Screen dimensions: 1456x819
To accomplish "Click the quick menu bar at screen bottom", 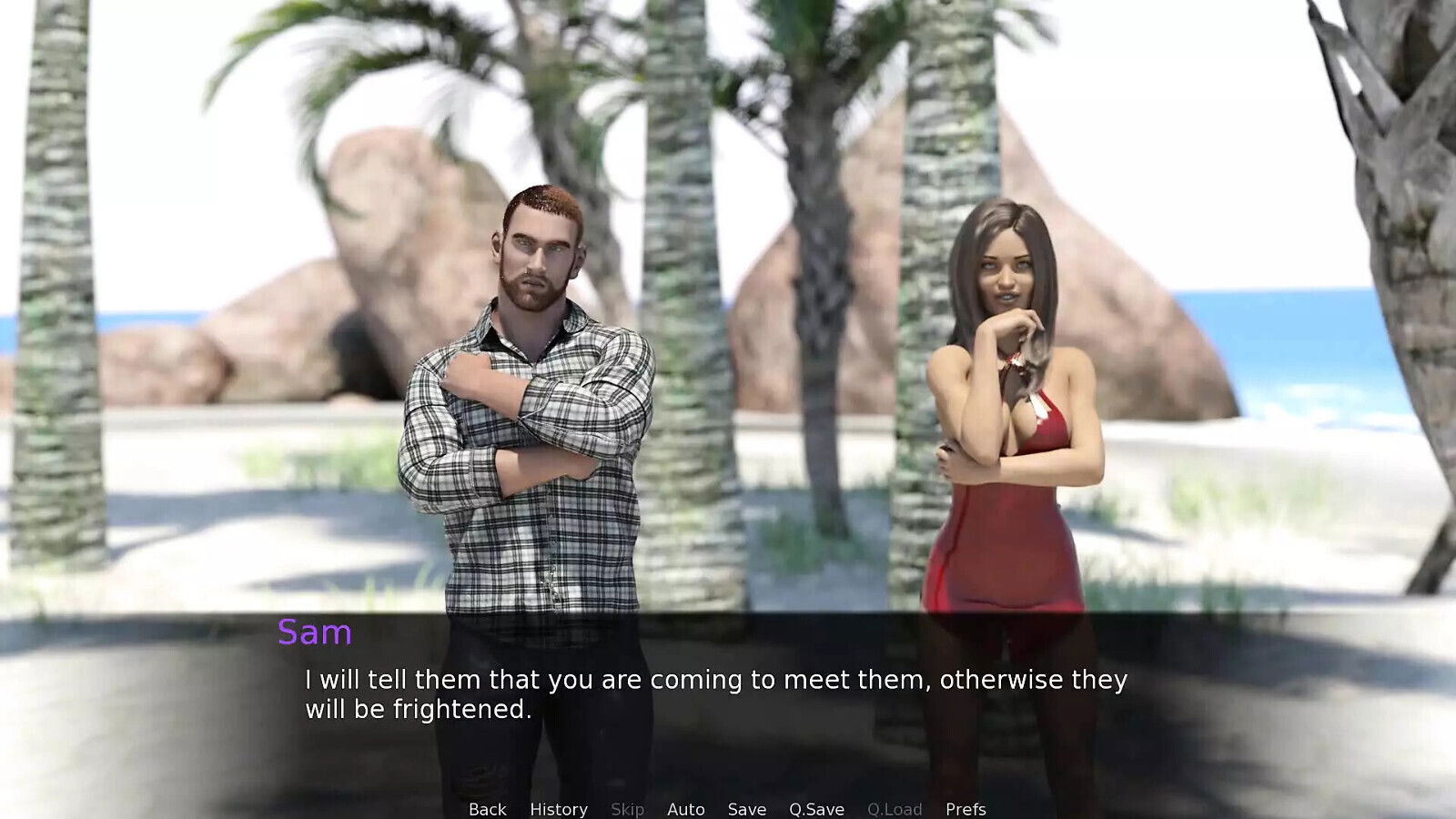I will coord(728,808).
